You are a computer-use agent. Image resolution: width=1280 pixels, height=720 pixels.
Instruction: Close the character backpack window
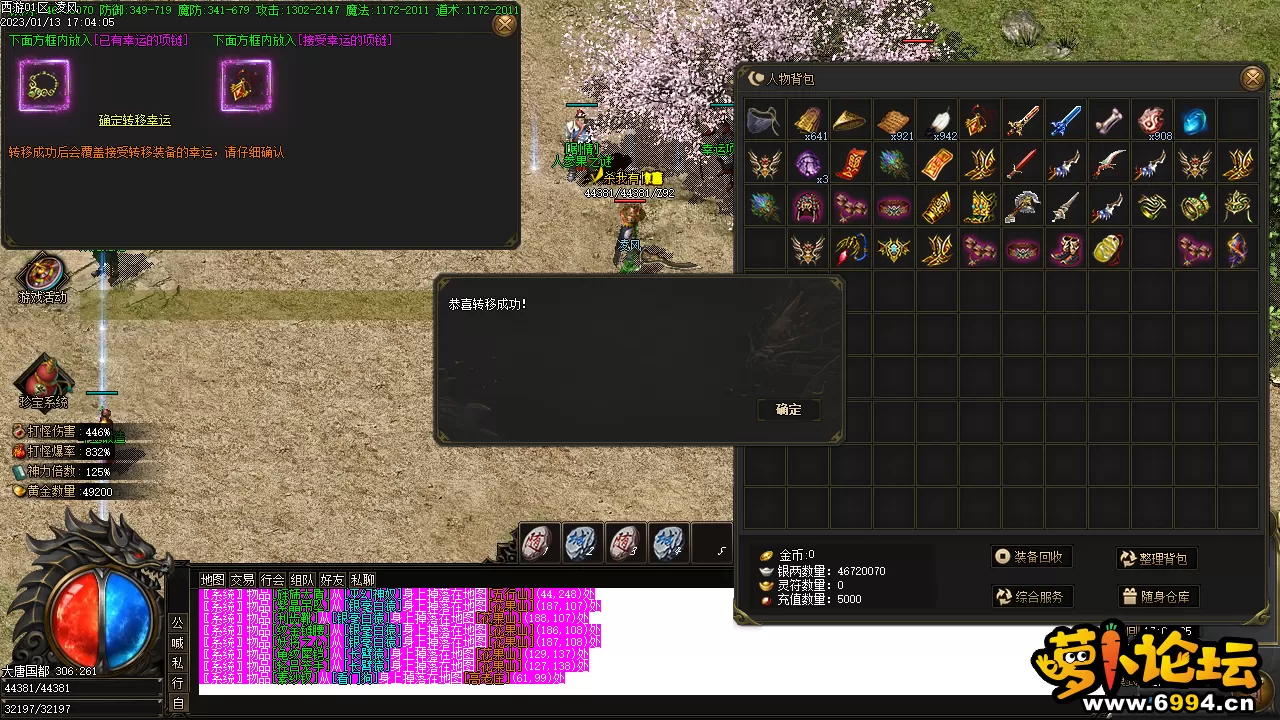point(1252,78)
